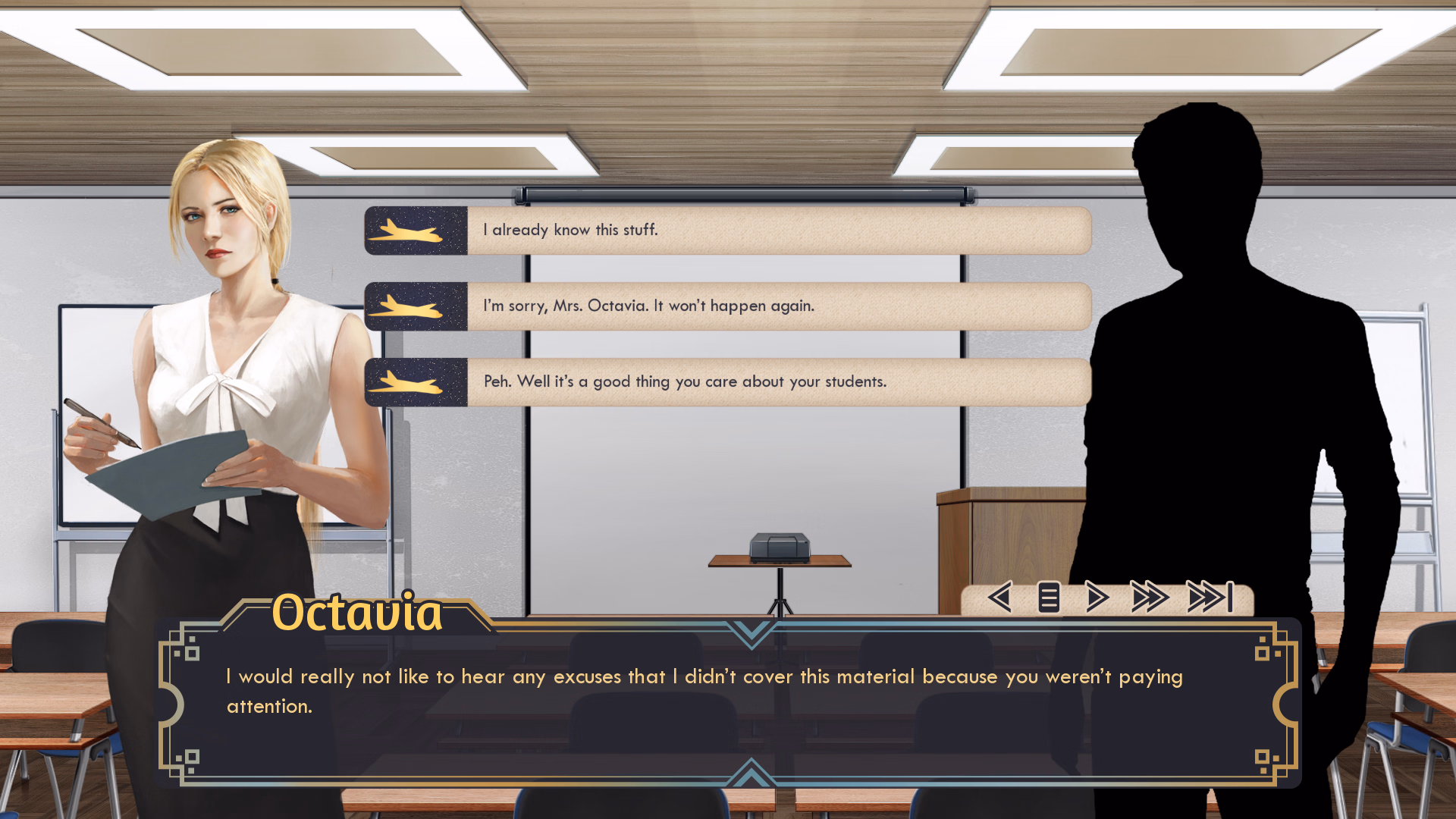Open the dialogue history log icon
The width and height of the screenshot is (1456, 819).
(1048, 598)
